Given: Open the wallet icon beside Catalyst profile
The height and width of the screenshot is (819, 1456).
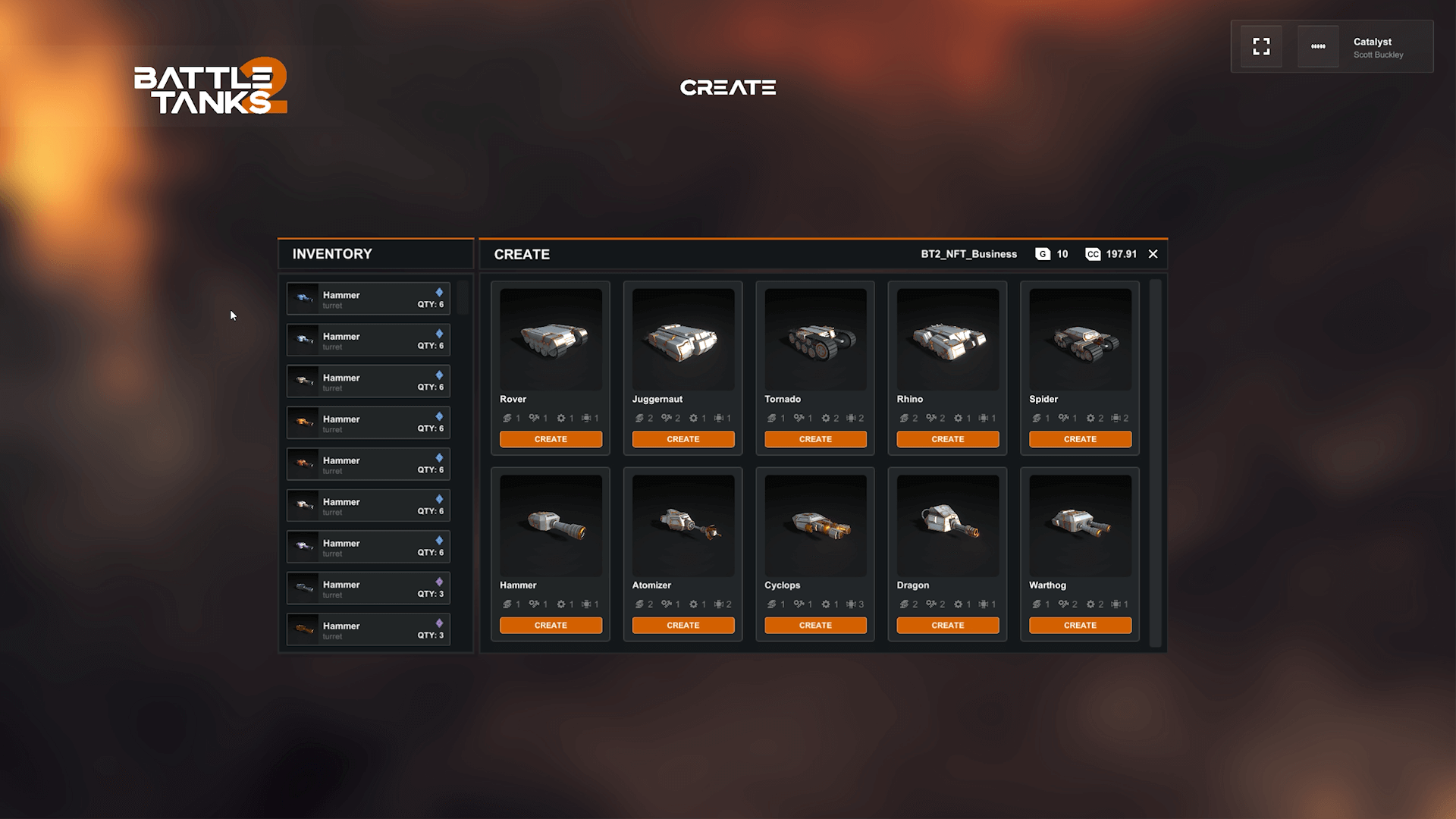Looking at the screenshot, I should click(1317, 45).
